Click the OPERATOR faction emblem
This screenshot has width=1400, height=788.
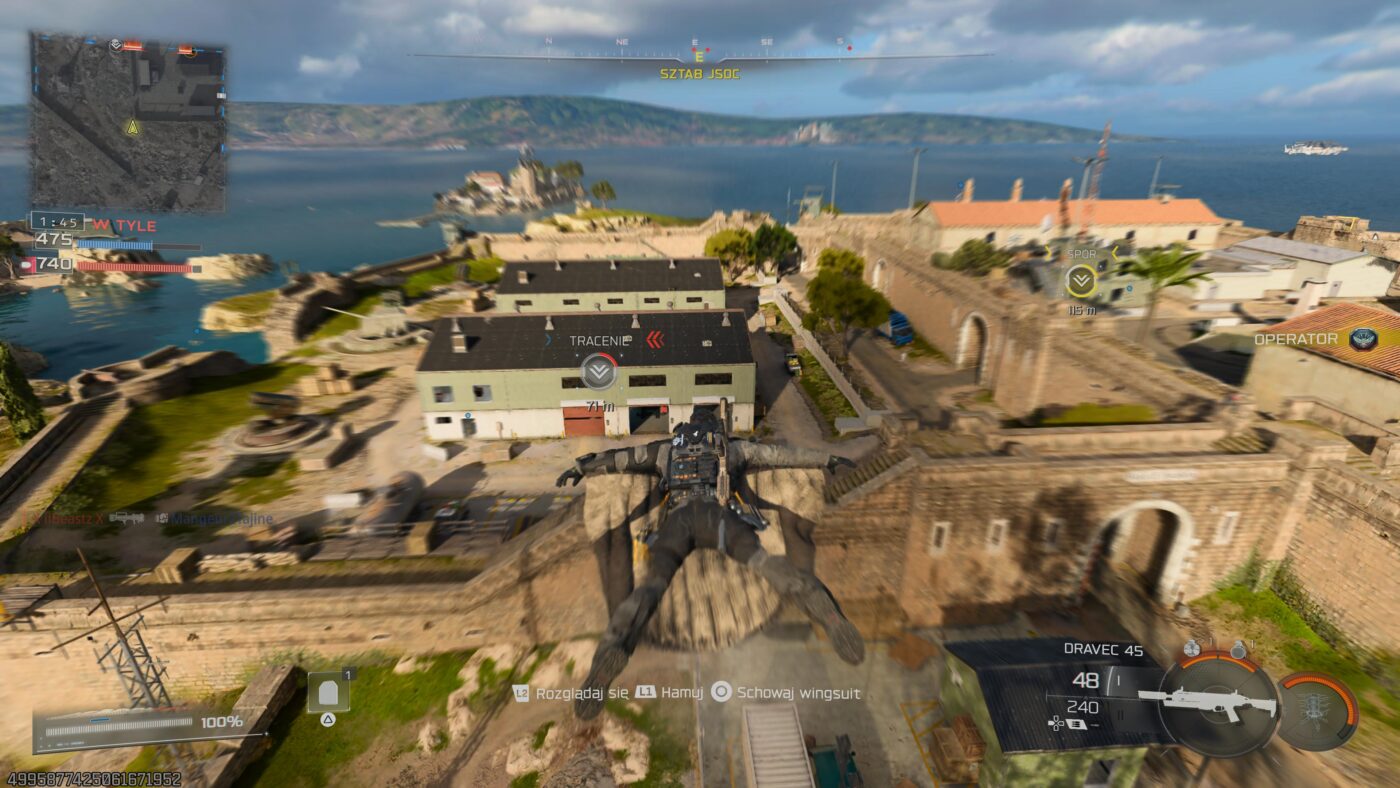pos(1365,338)
